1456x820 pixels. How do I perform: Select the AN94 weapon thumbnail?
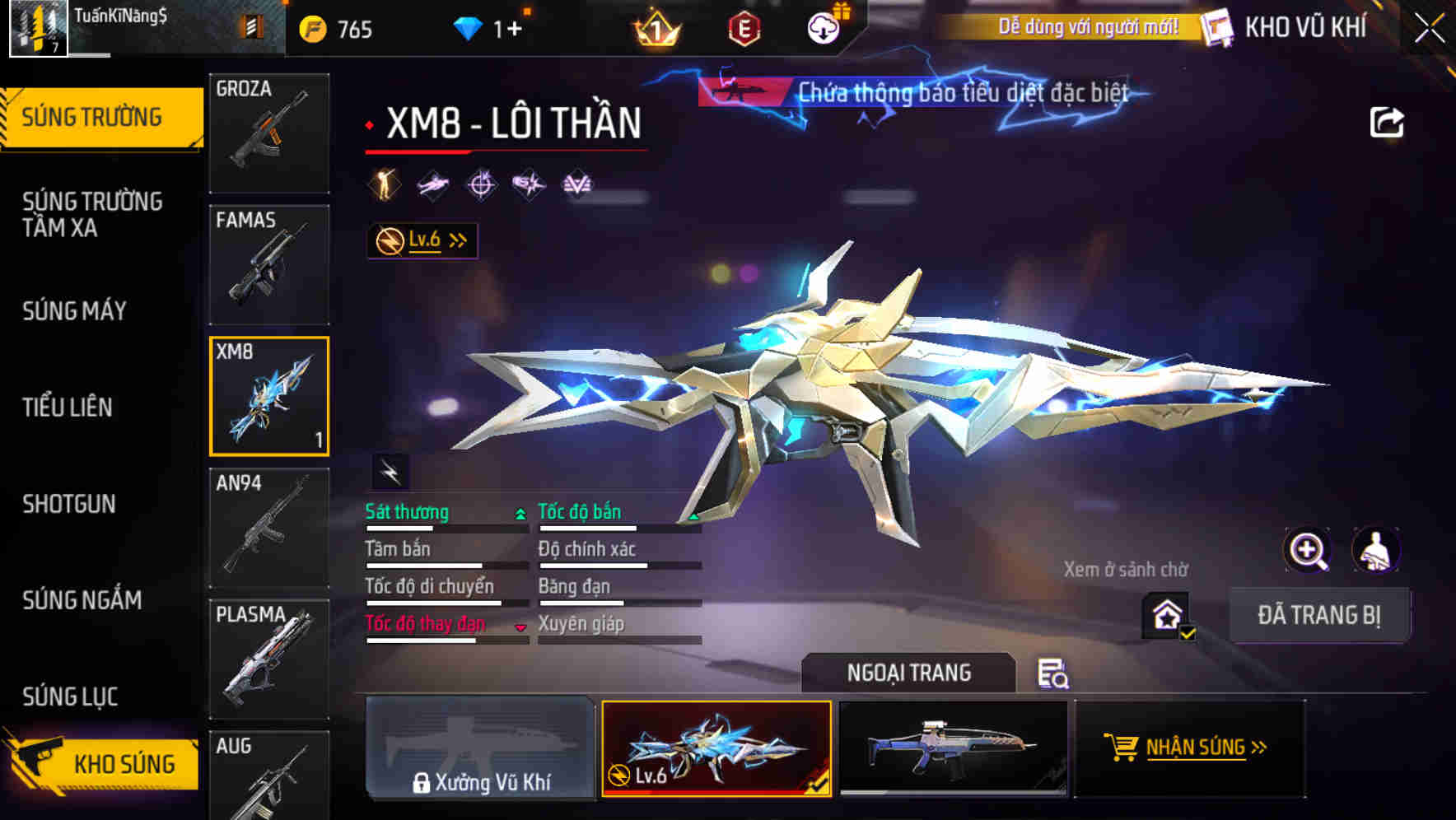click(x=268, y=528)
